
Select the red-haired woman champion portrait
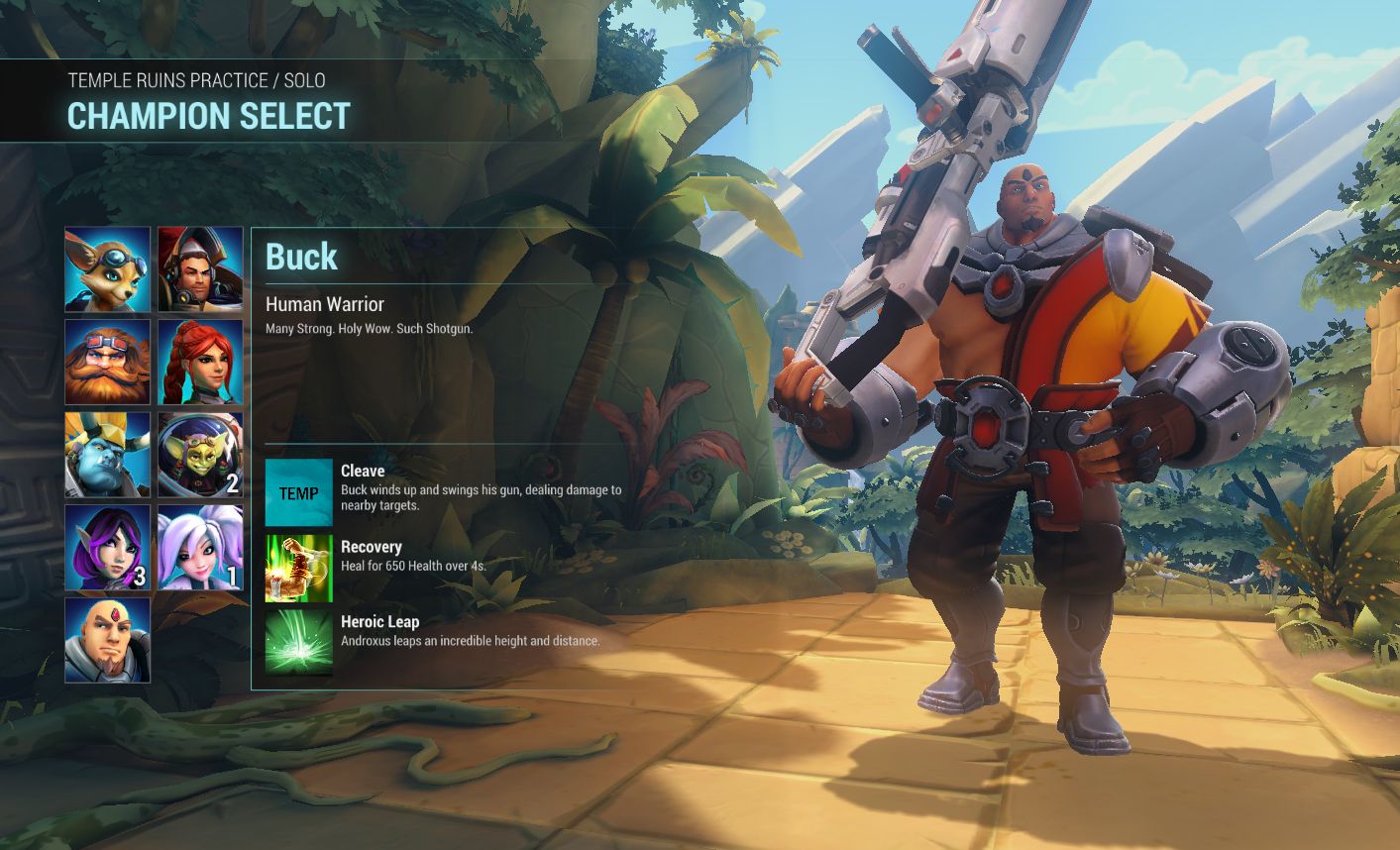200,362
